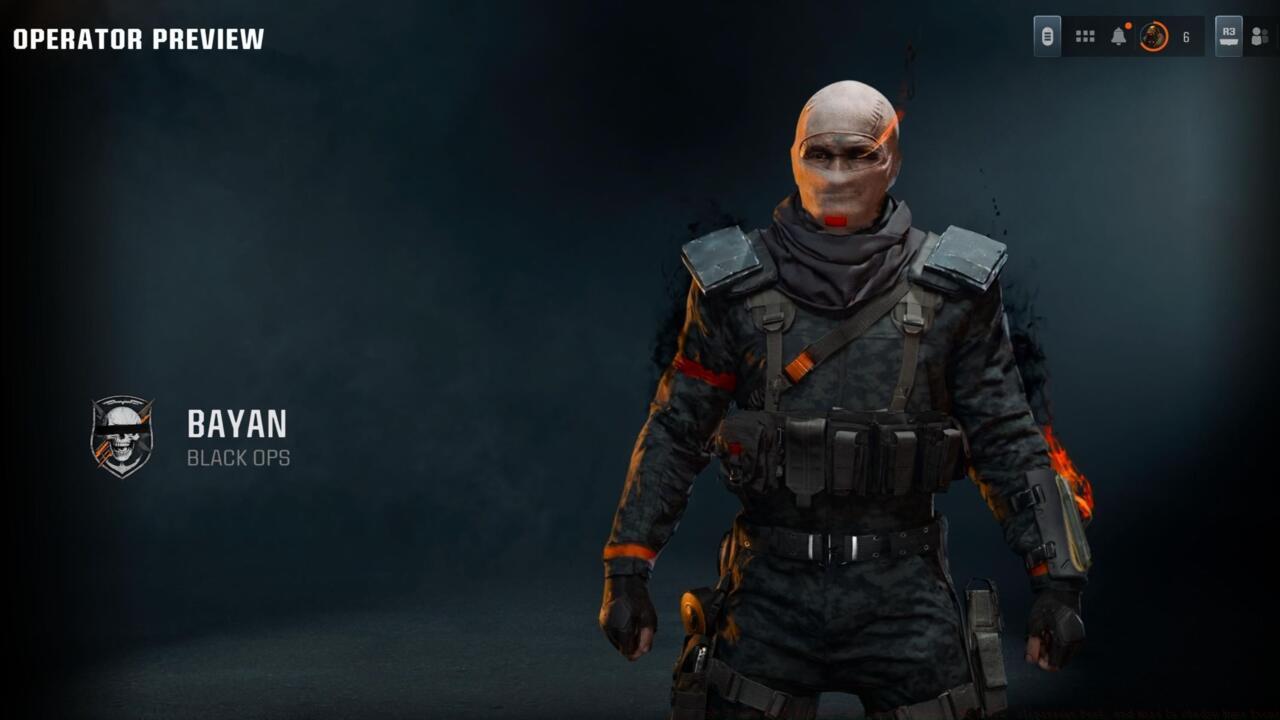
Task: Open your player profile avatar
Action: coord(1151,36)
